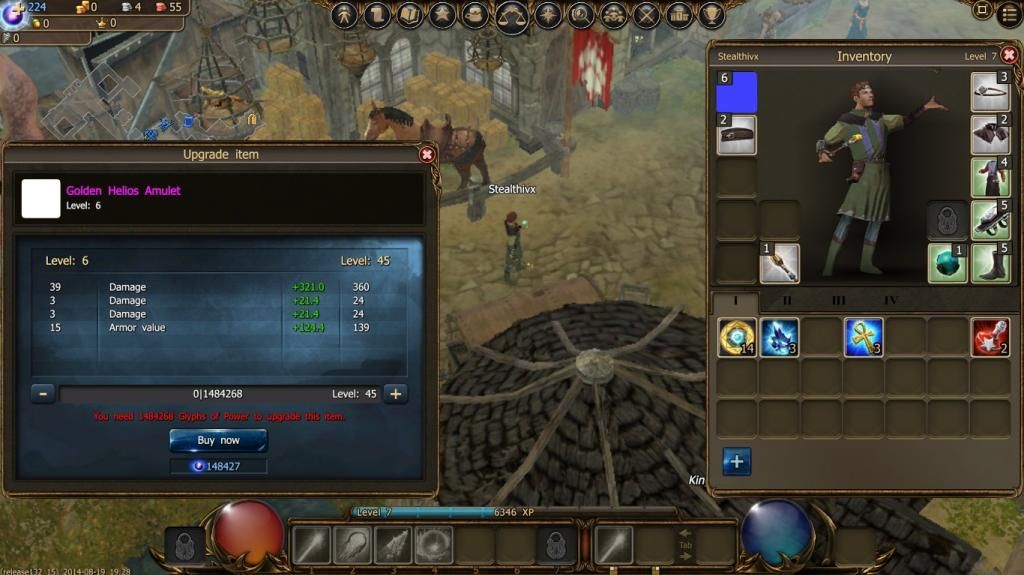Screen dimensions: 1024x575
Task: Click the Buy now button
Action: [x=218, y=440]
